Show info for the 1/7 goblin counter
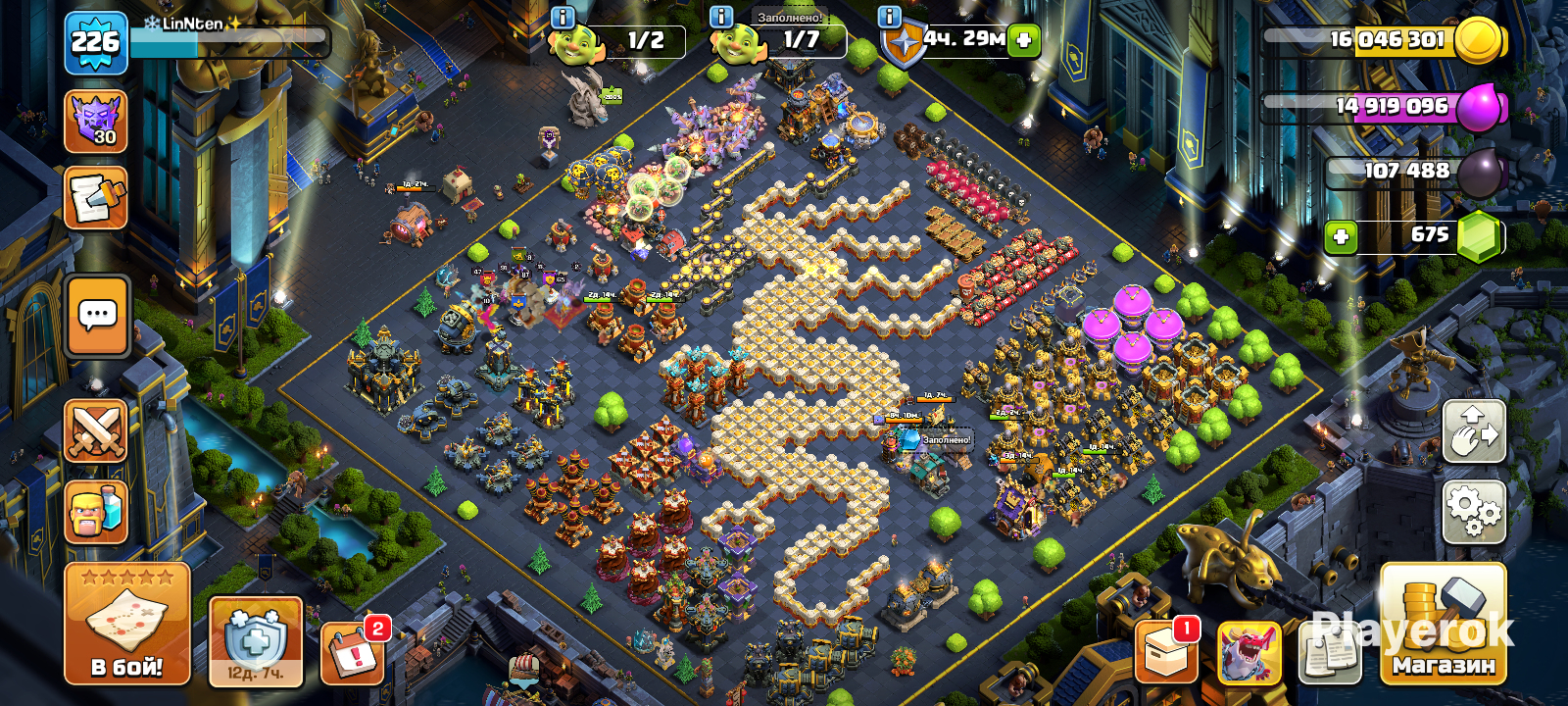The height and width of the screenshot is (706, 1568). 720,17
